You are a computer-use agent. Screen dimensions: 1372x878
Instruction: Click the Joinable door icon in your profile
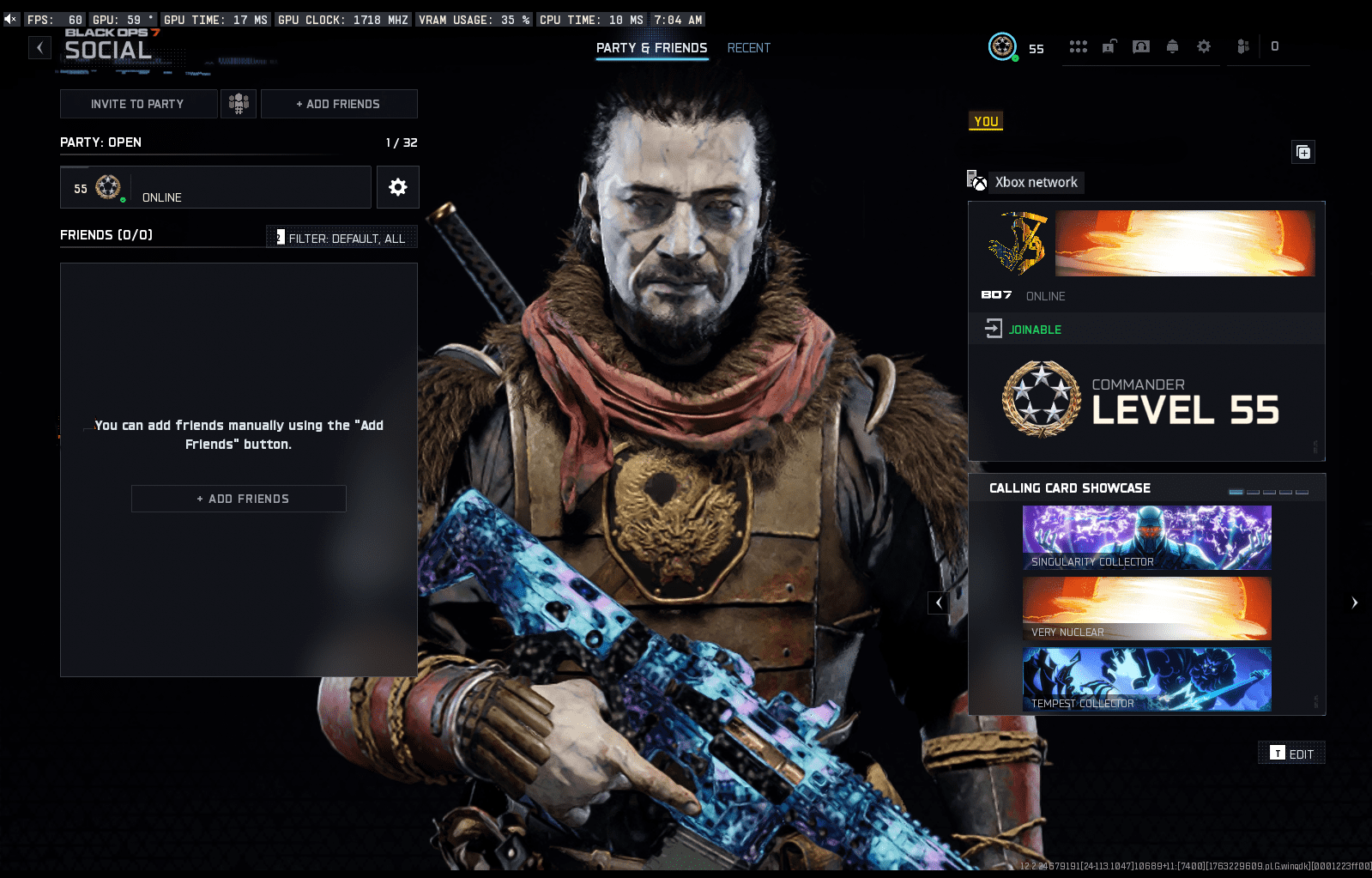click(994, 328)
